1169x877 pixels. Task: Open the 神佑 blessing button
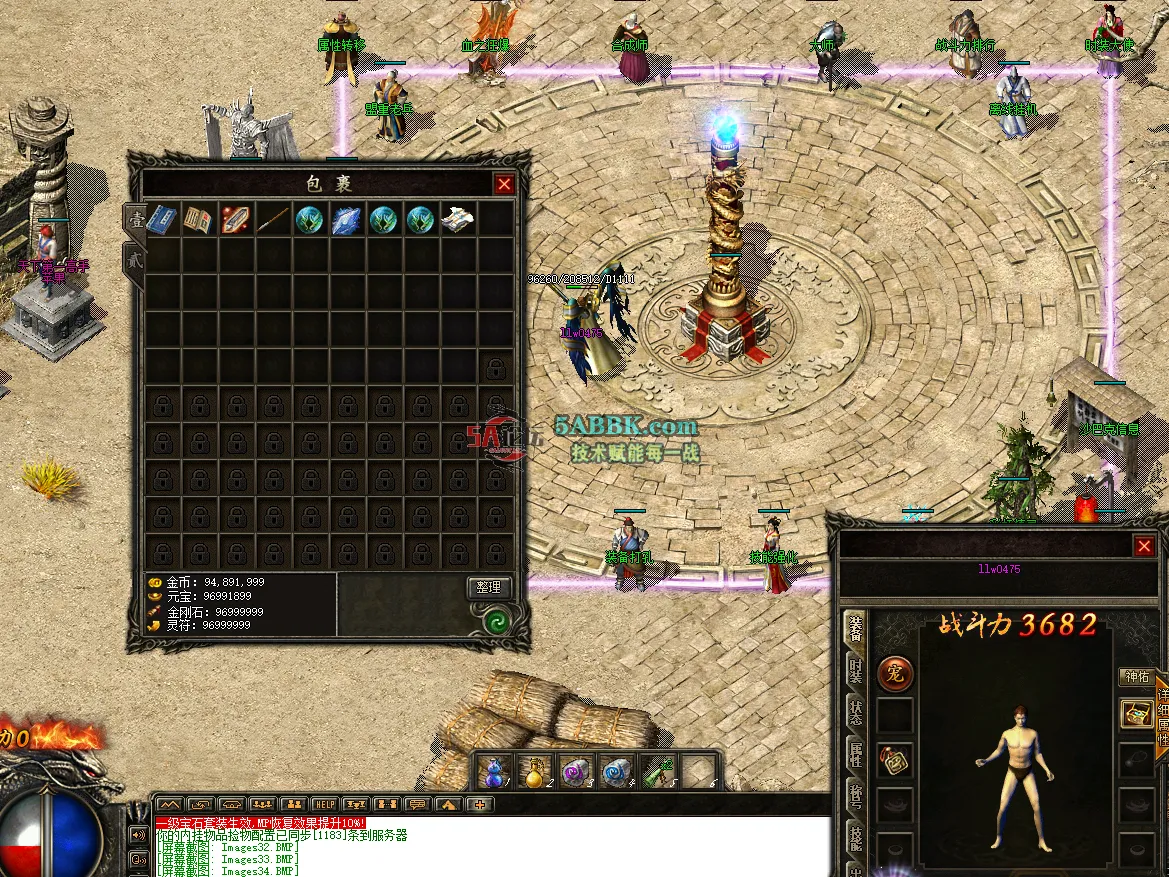[x=1137, y=676]
